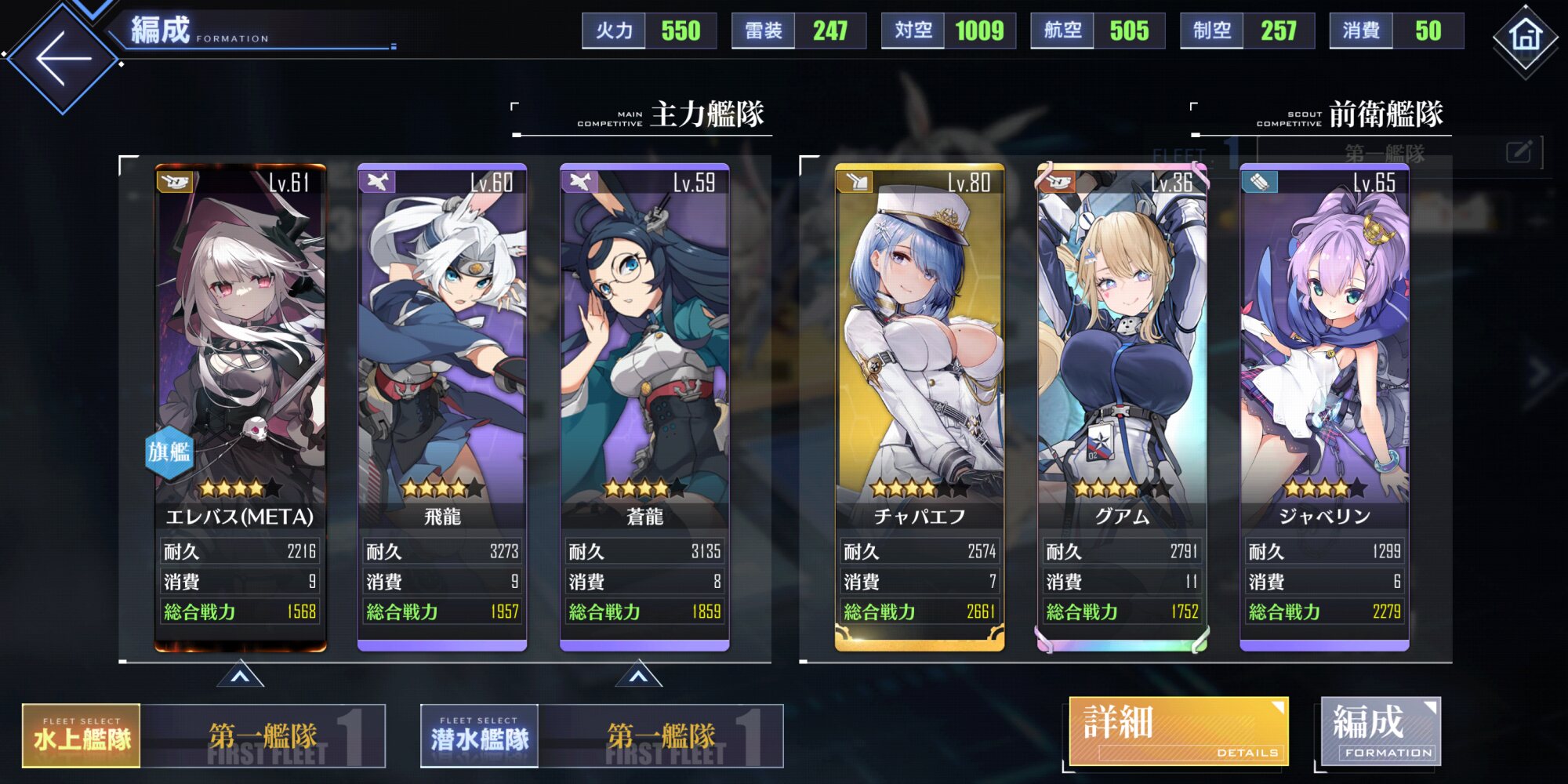This screenshot has width=1568, height=784.
Task: Open the 詳細 details button
Action: 1178,731
